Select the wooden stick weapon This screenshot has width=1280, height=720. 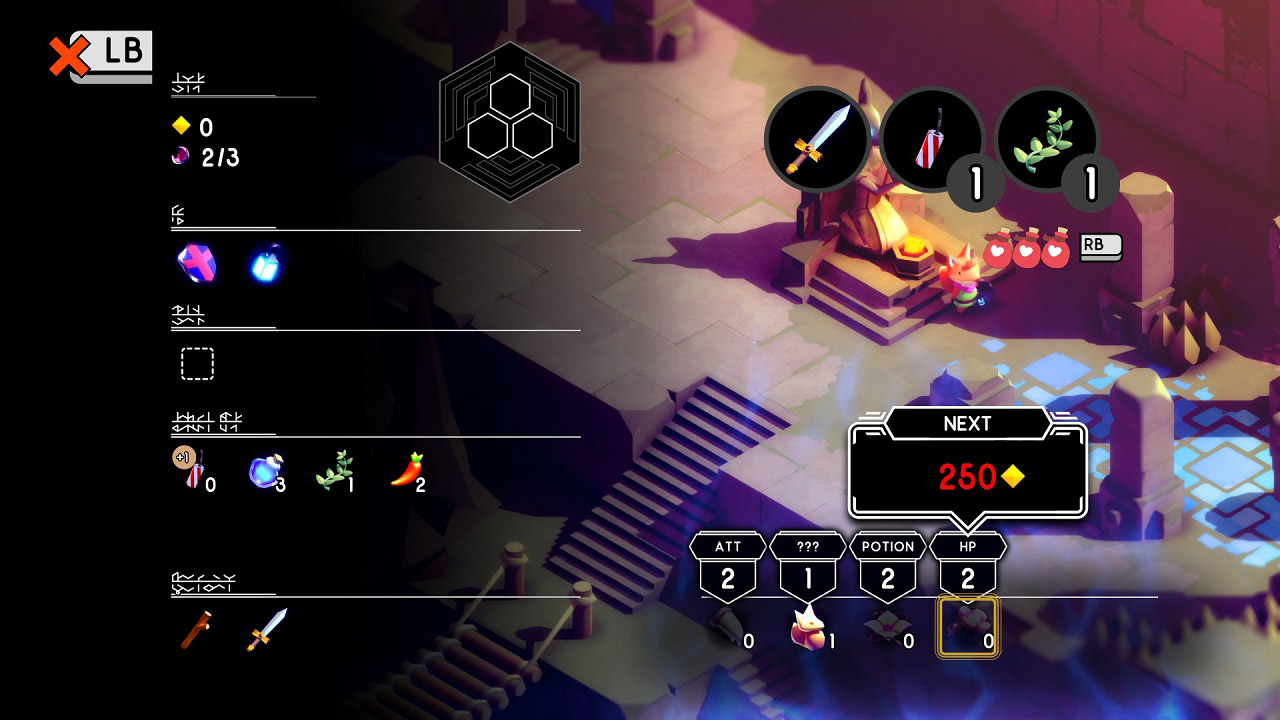(x=196, y=630)
